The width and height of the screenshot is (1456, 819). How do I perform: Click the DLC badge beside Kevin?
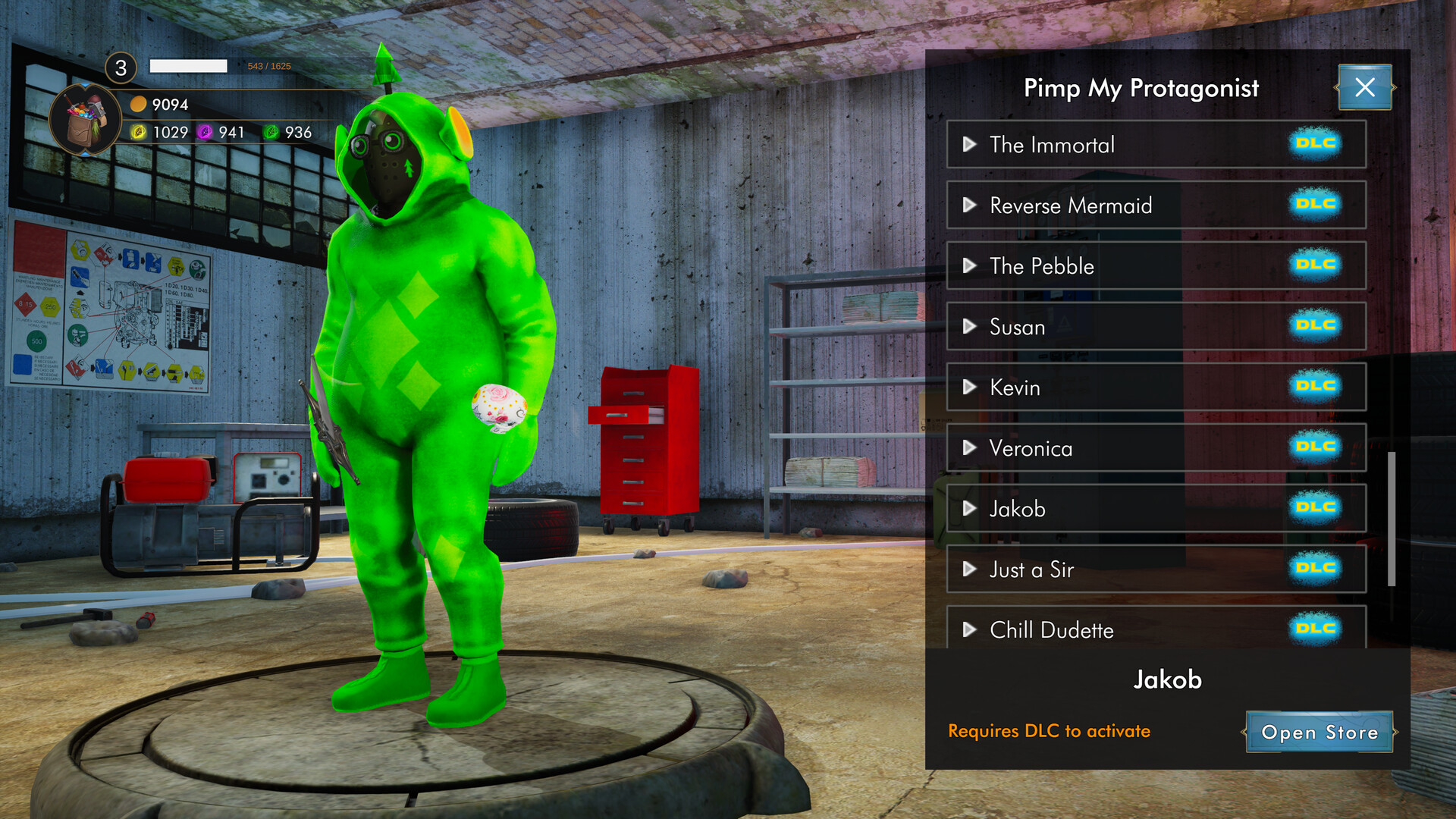click(1316, 388)
